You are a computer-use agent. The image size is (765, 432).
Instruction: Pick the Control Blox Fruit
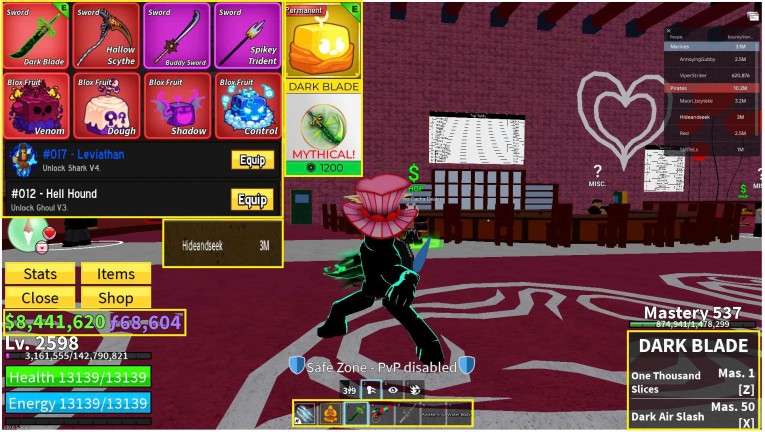pyautogui.click(x=246, y=105)
